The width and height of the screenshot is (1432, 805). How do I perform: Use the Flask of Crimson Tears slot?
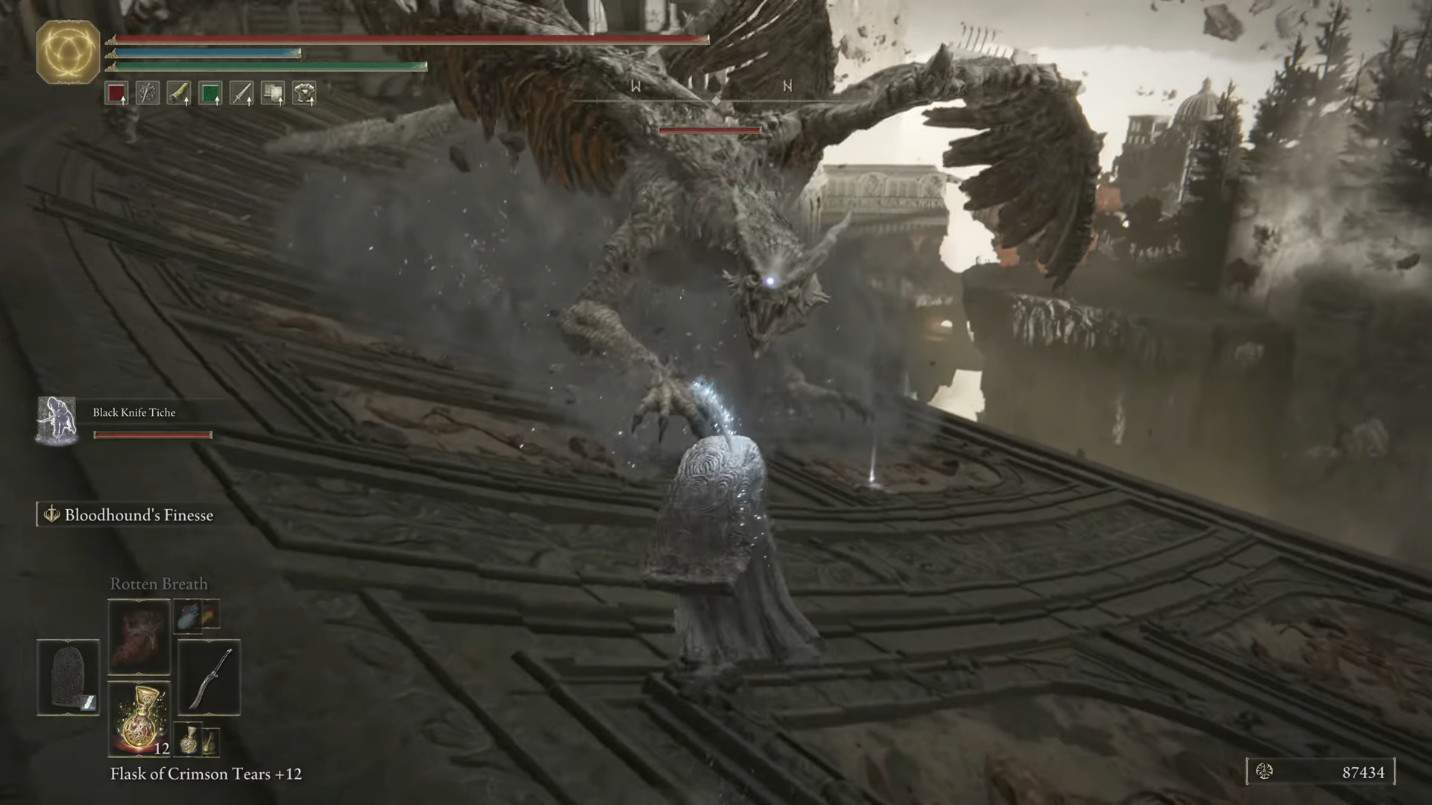[139, 718]
